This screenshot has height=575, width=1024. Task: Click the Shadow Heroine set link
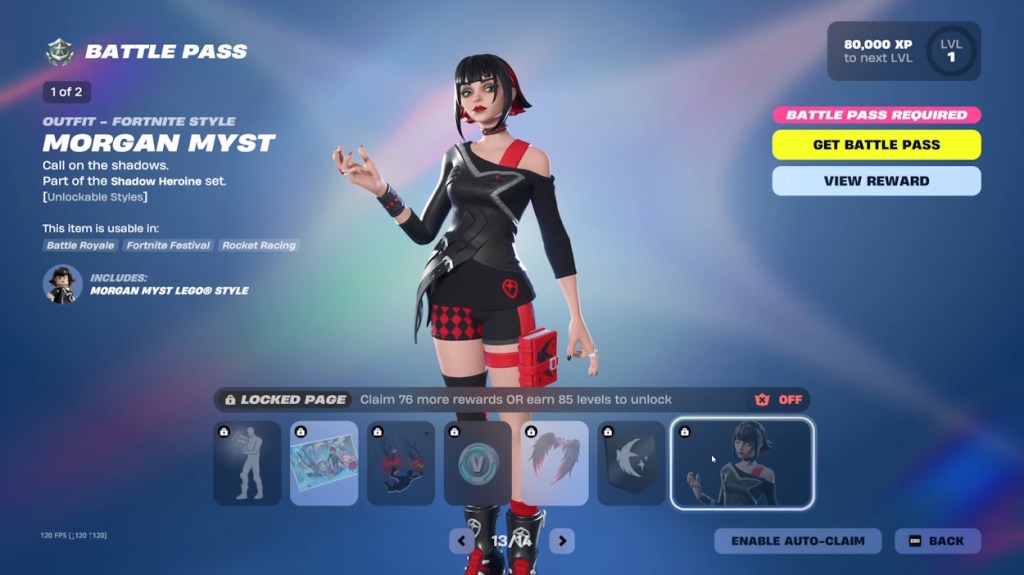point(168,181)
